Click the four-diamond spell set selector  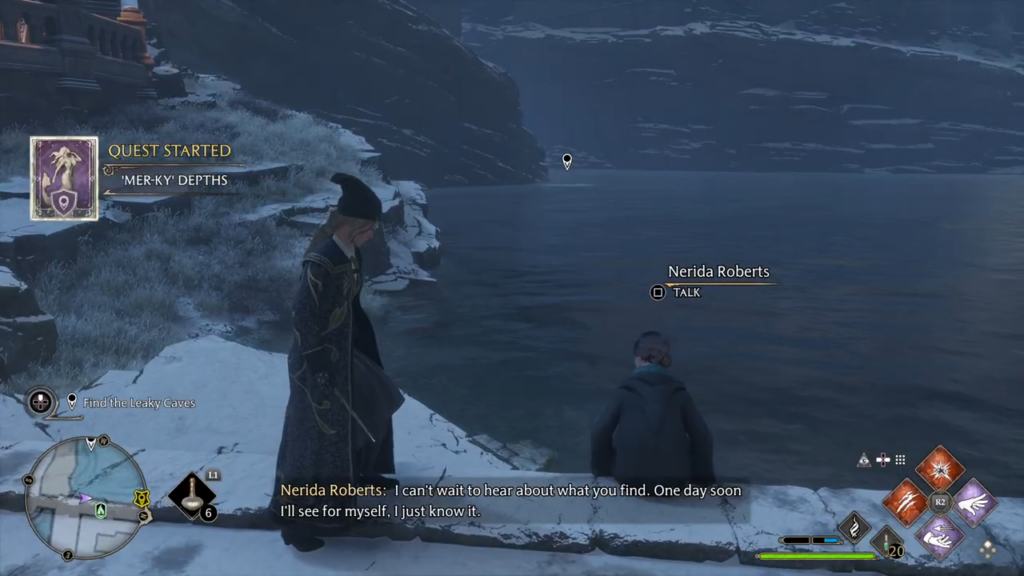coord(987,549)
